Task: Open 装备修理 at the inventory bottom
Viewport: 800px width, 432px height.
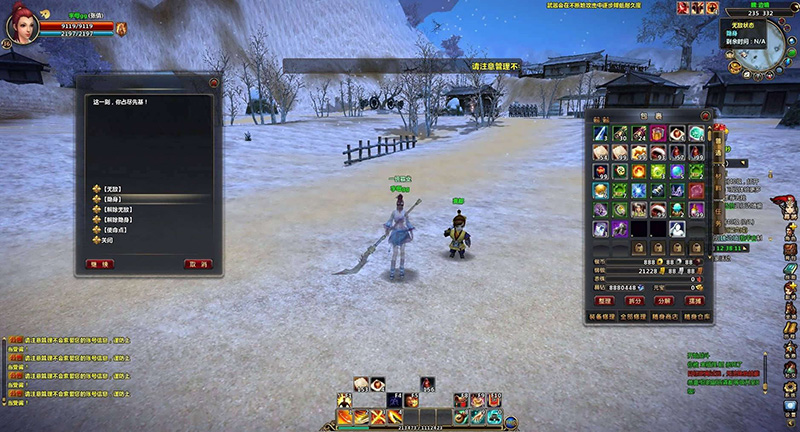Action: 603,315
